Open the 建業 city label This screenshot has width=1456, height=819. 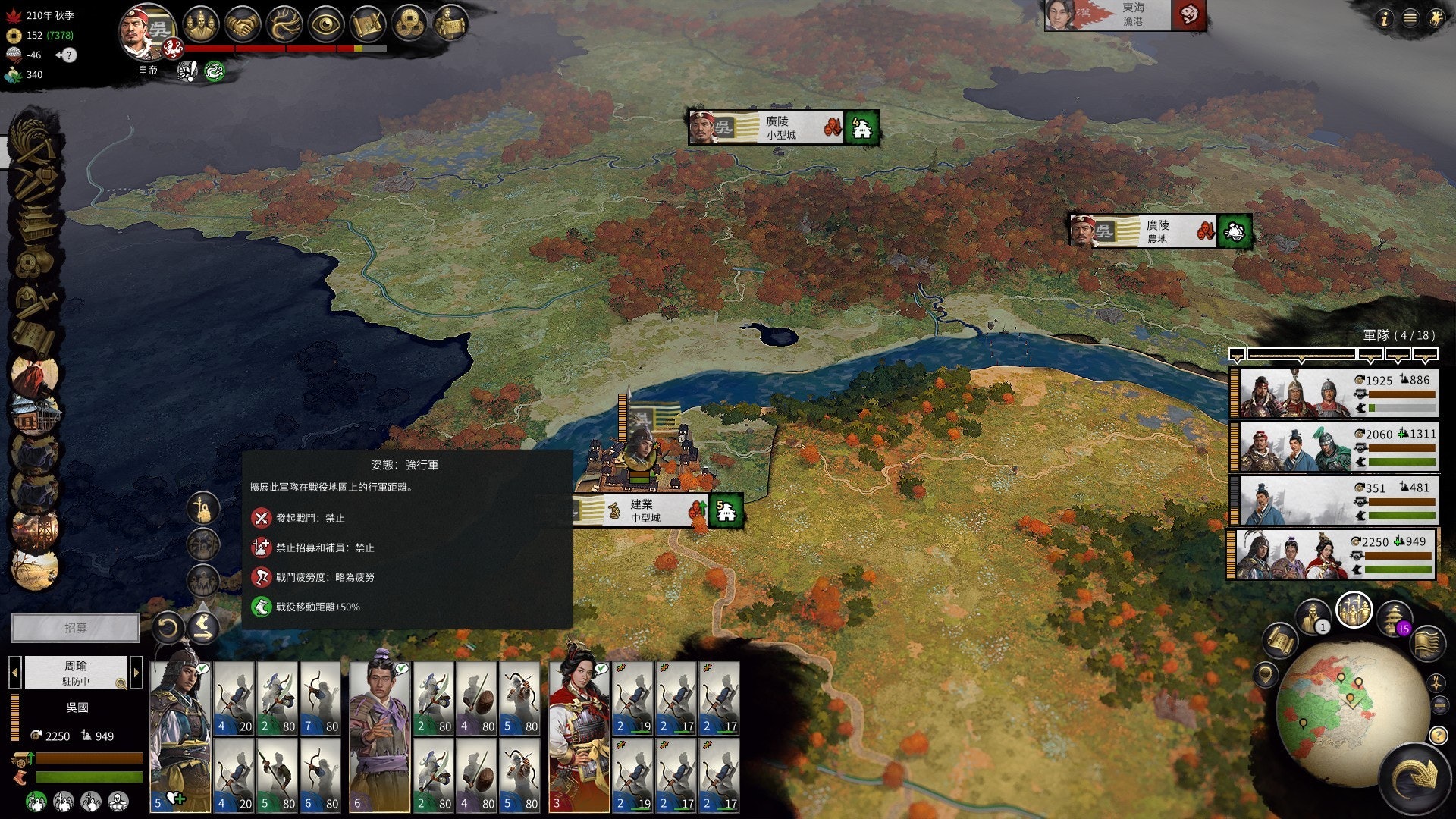pyautogui.click(x=645, y=510)
